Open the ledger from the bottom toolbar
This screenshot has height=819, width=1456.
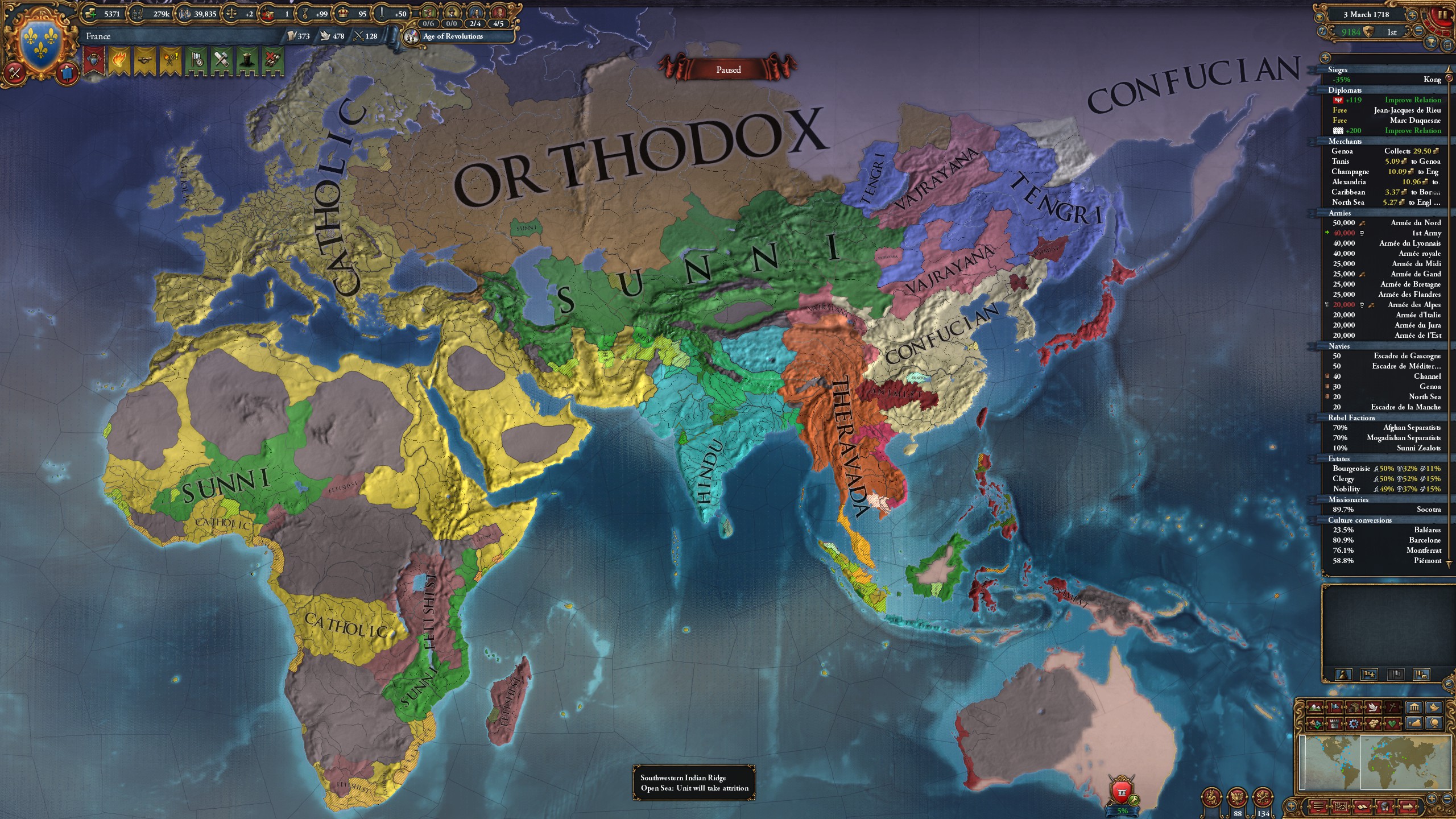pos(1339,807)
